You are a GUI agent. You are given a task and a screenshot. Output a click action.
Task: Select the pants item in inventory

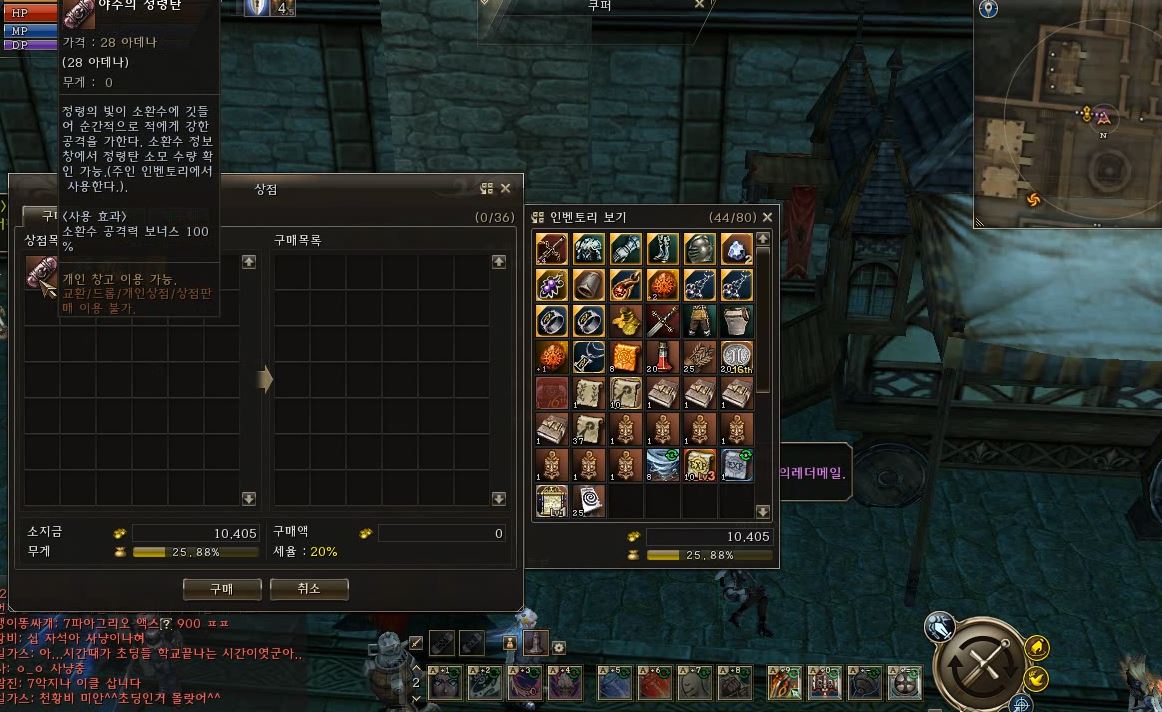click(x=699, y=320)
